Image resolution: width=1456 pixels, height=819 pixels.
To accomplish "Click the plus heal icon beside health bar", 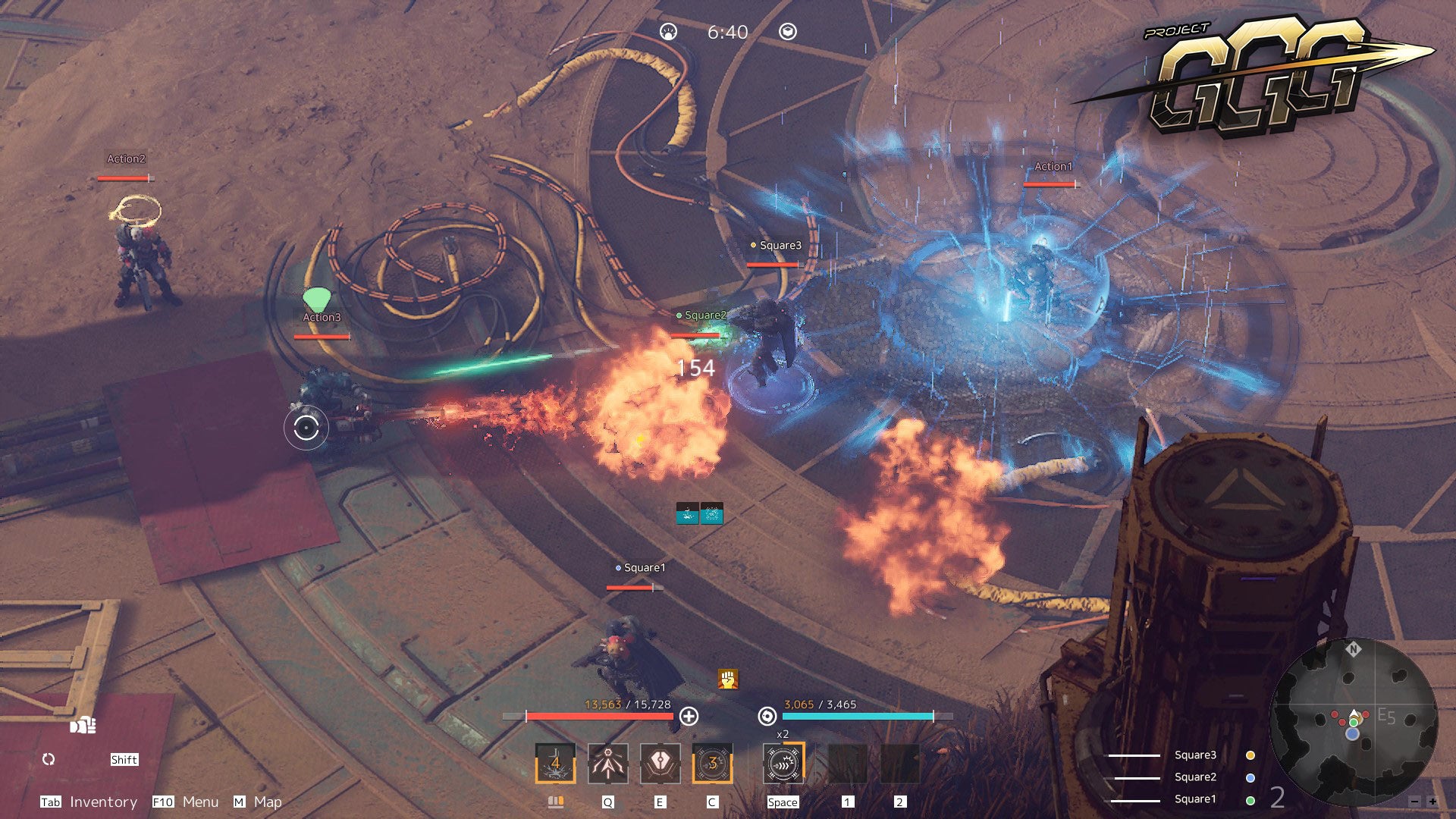I will (689, 716).
